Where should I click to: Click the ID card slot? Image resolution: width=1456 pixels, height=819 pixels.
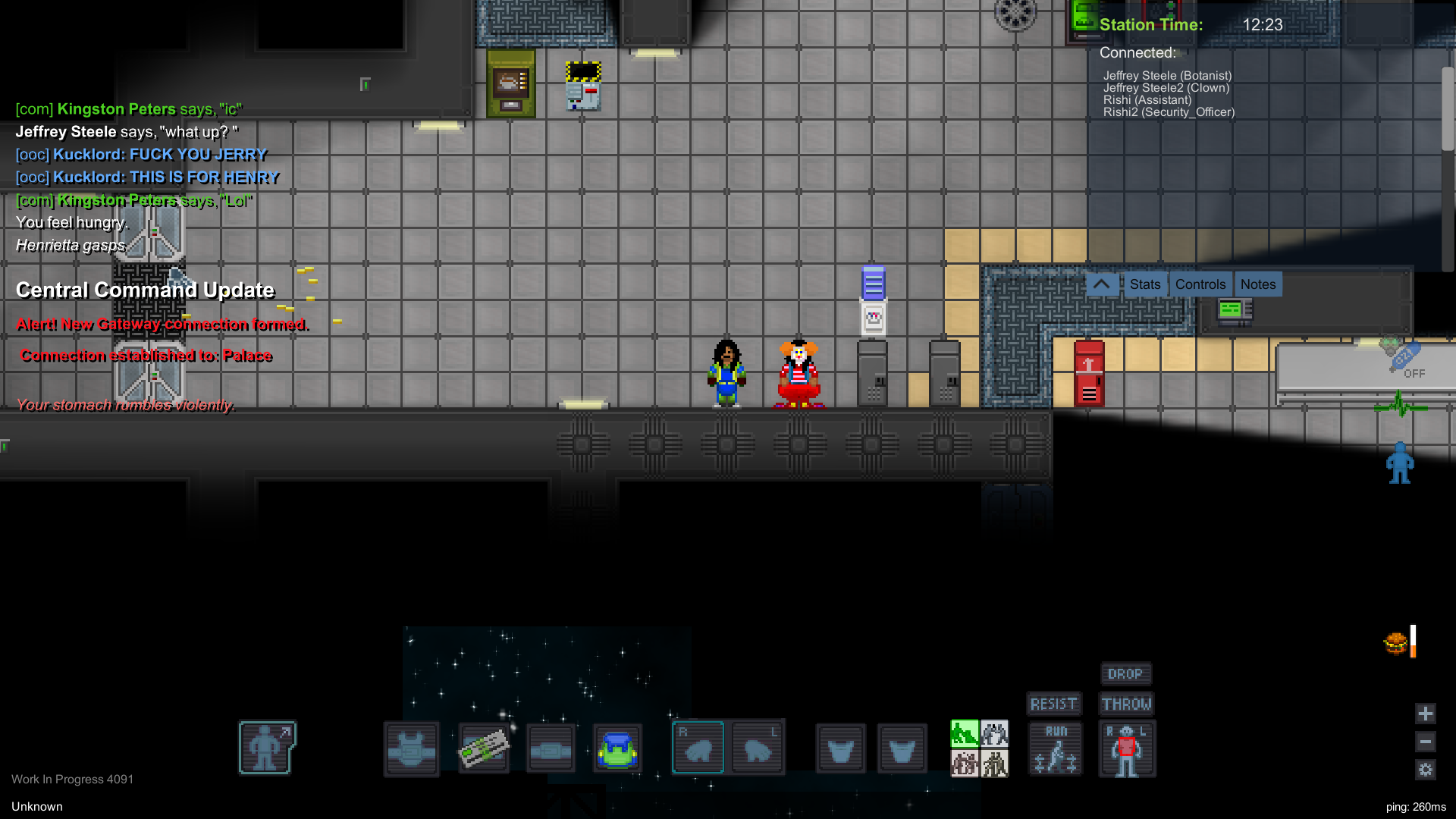(484, 748)
